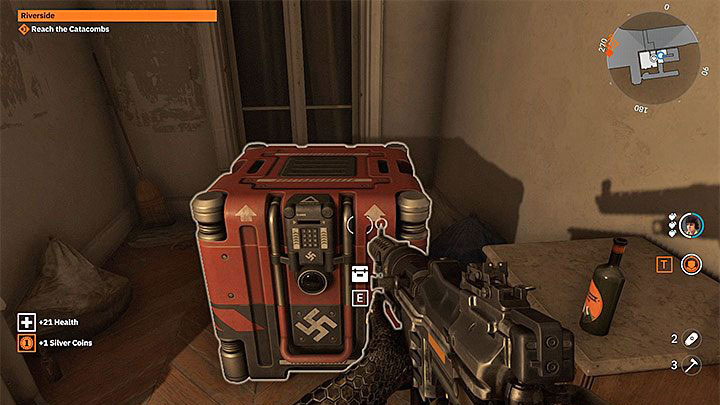The image size is (720, 405).
Task: Click the crate interaction icon
Action: tap(360, 274)
